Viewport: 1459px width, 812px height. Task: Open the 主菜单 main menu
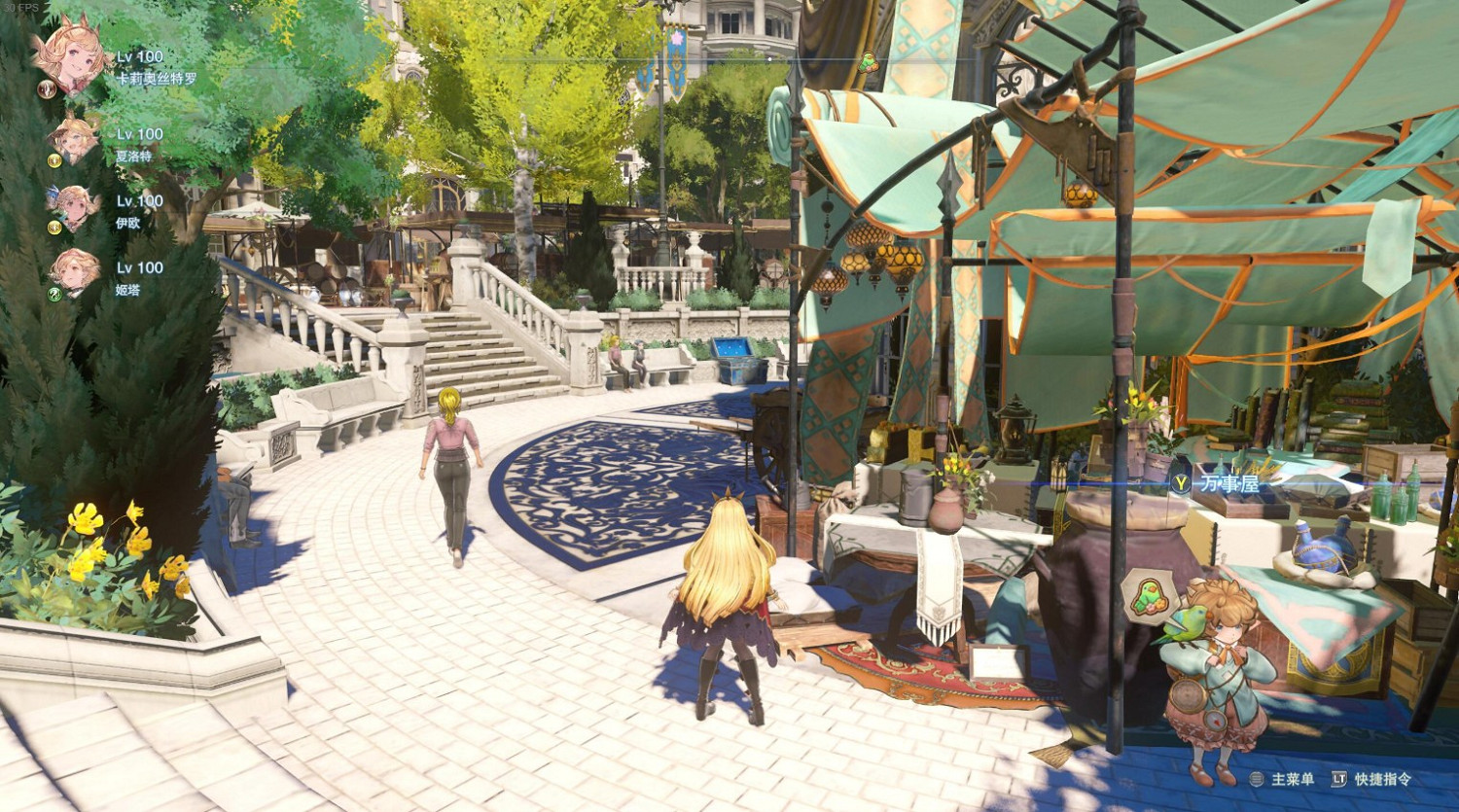pyautogui.click(x=1294, y=779)
